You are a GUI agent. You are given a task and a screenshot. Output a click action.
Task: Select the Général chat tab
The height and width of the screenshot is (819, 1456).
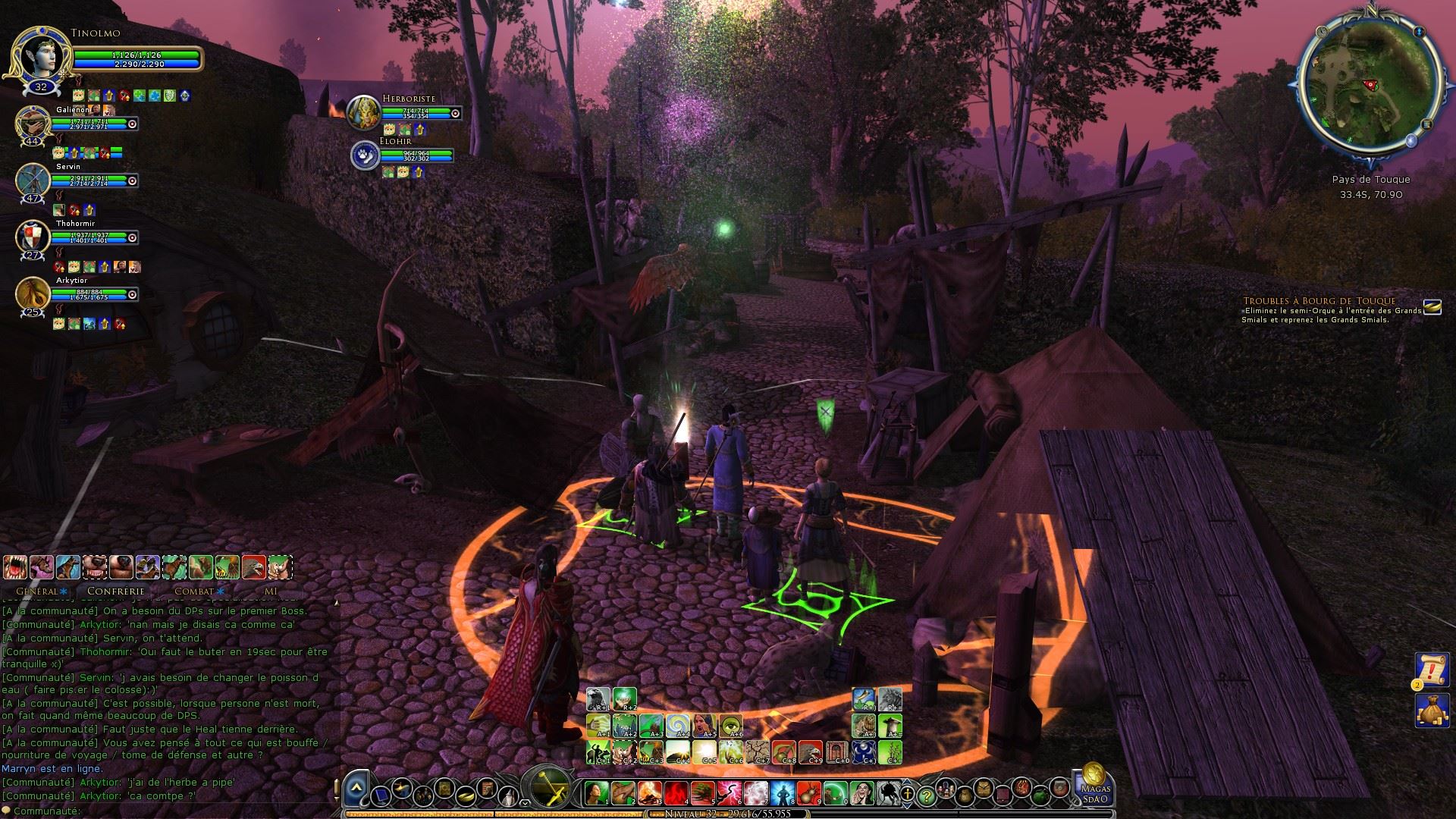pos(37,591)
